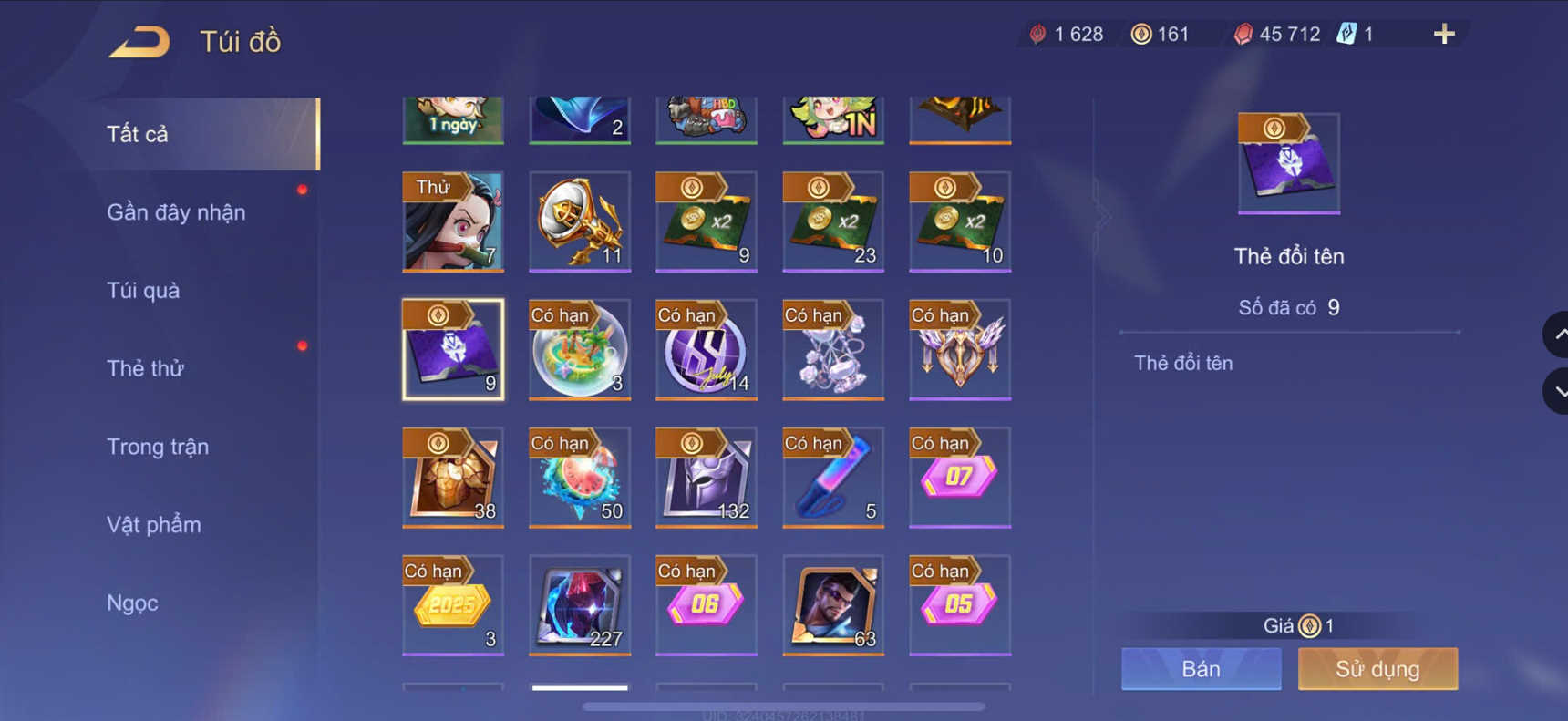Select the gold chest item showing 38

pos(453,477)
